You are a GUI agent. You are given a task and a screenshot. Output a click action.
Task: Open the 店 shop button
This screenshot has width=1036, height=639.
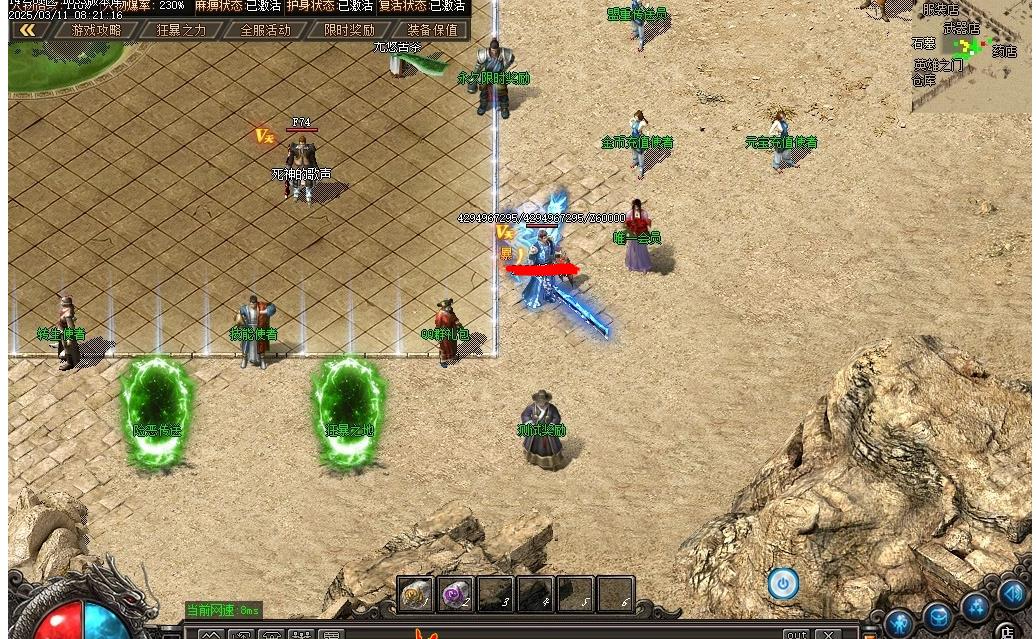[x=1006, y=631]
